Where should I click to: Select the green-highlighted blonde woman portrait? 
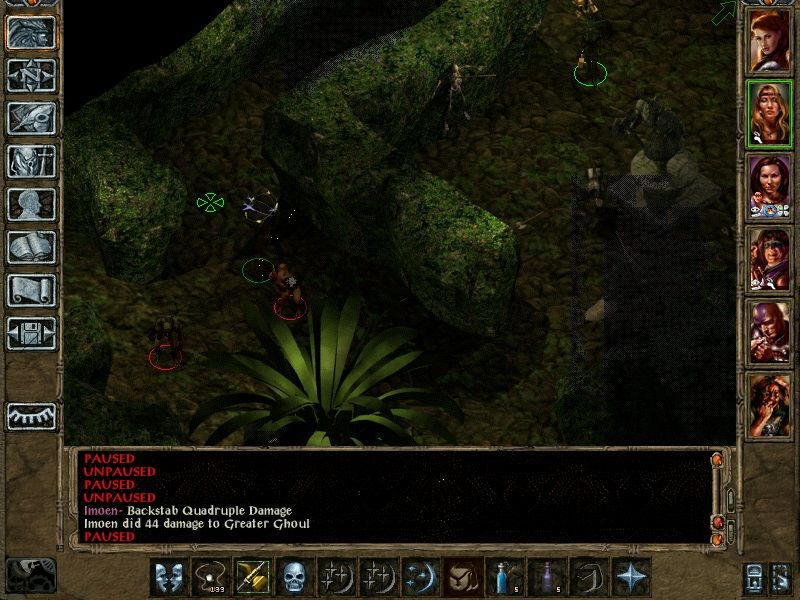point(770,113)
